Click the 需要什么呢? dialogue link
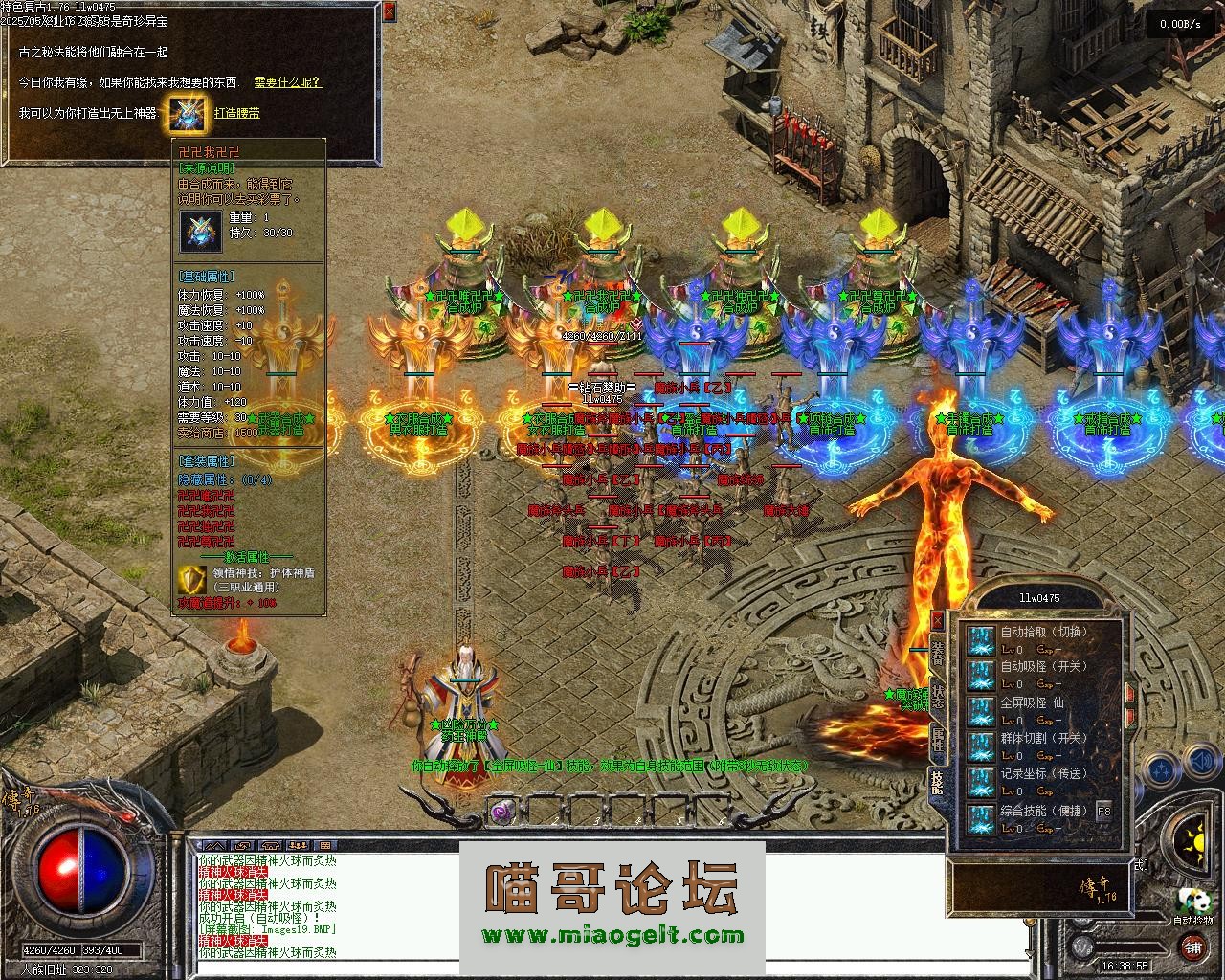Screen dimensions: 1225x980 pos(288,82)
